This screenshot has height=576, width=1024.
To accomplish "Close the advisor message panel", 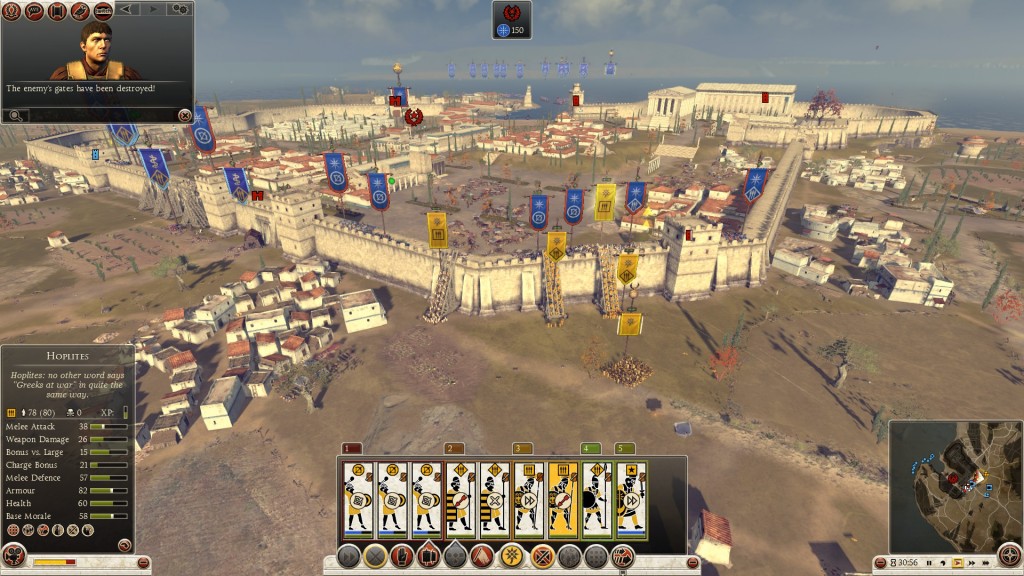I will [x=185, y=115].
